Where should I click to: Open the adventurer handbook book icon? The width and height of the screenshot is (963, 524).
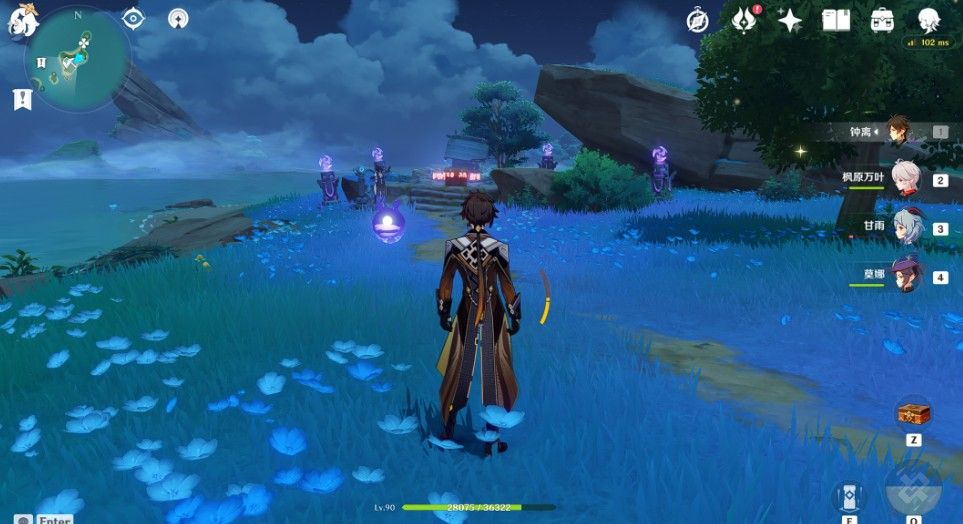click(x=836, y=20)
